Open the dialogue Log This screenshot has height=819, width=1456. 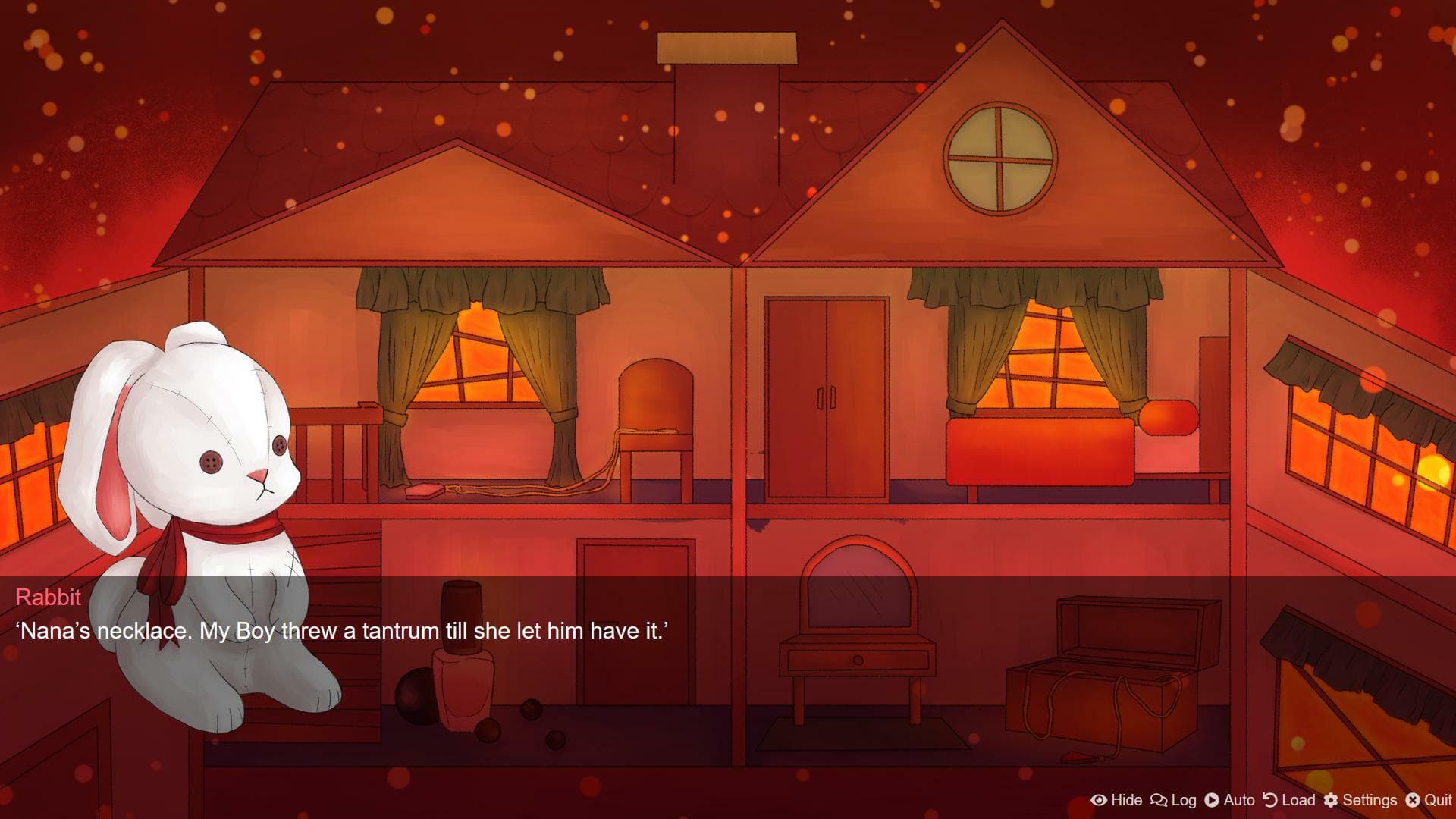[1174, 800]
